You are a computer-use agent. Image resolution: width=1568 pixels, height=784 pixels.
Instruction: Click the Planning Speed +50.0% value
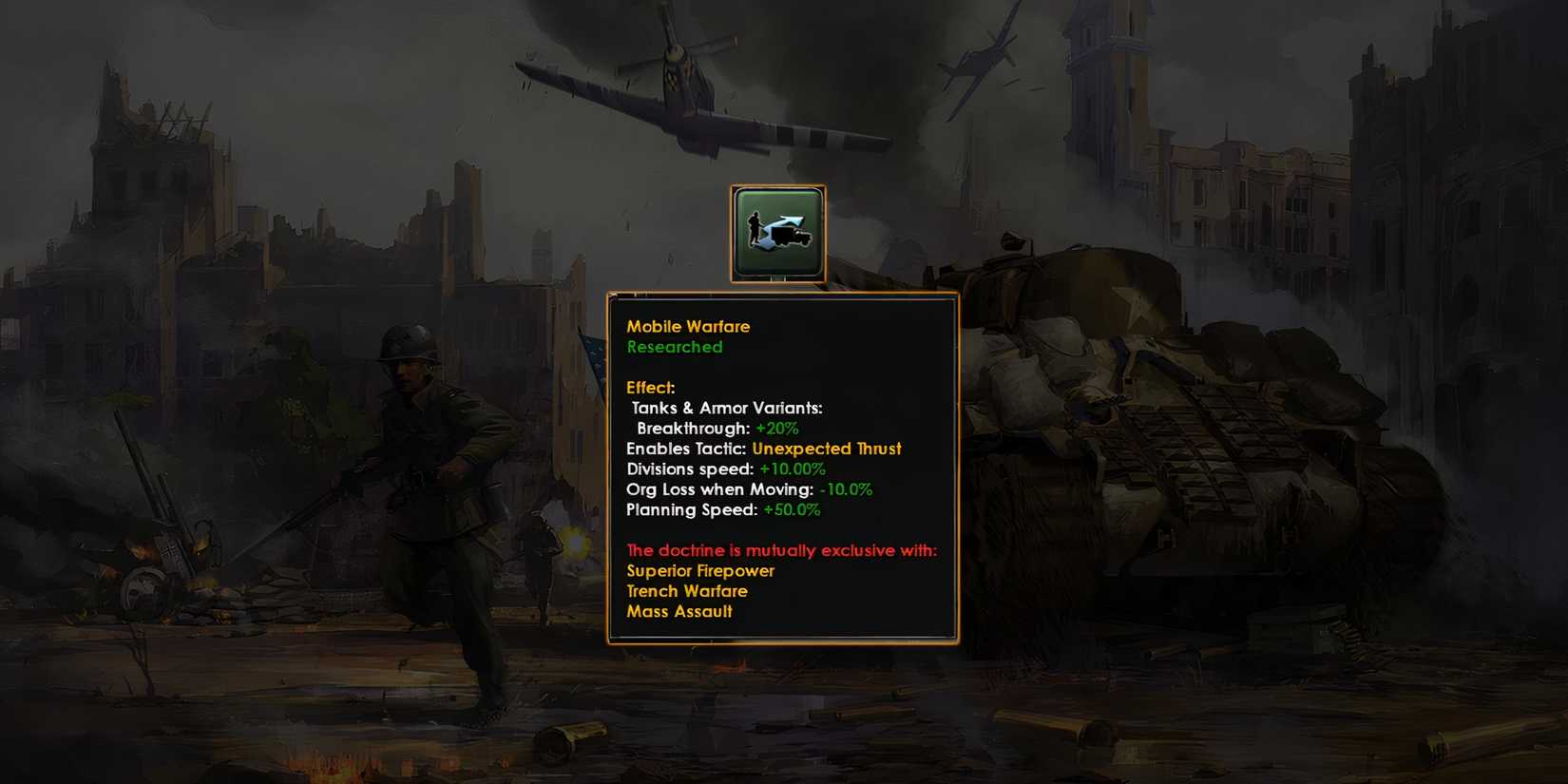tap(792, 510)
